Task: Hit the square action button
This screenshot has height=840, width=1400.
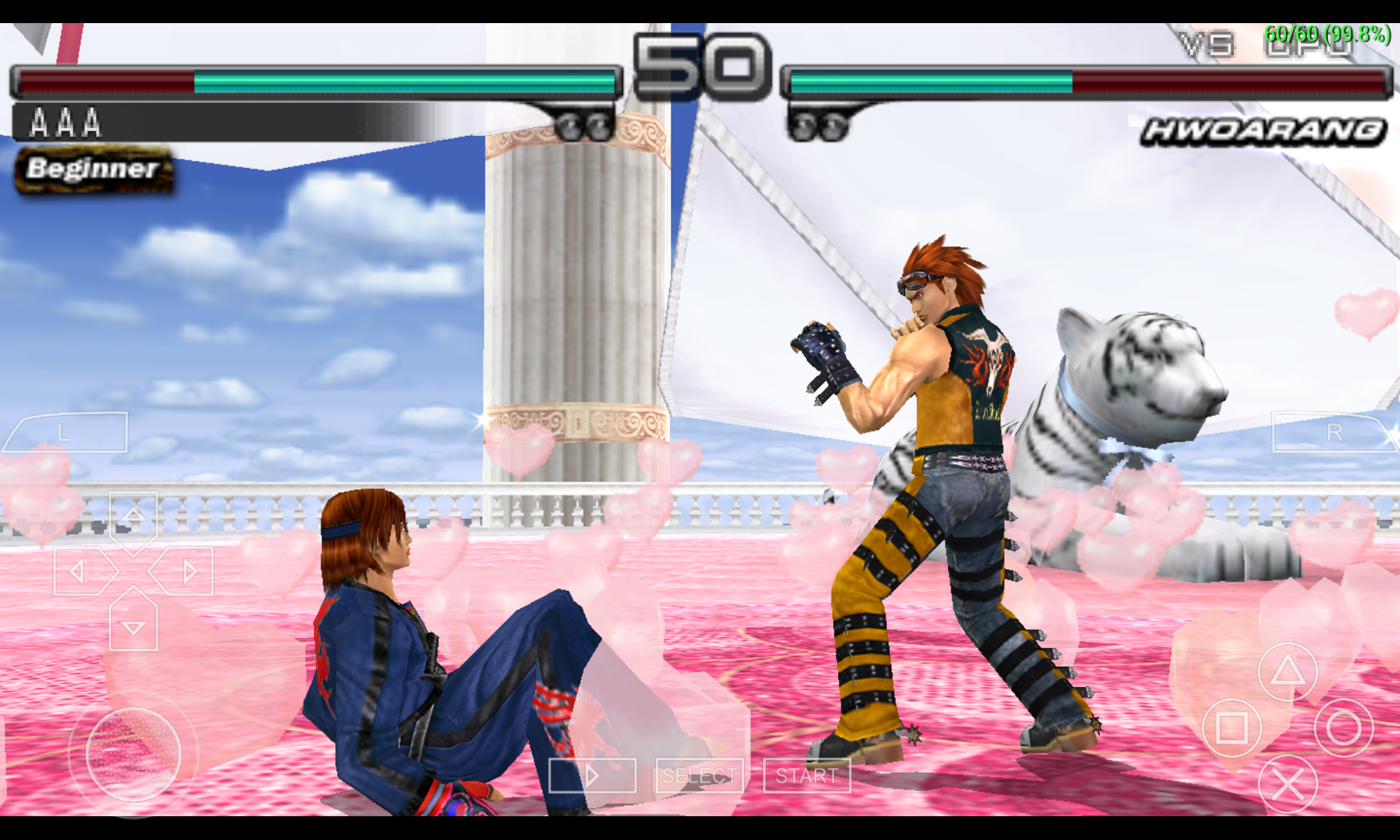Action: tap(1231, 728)
